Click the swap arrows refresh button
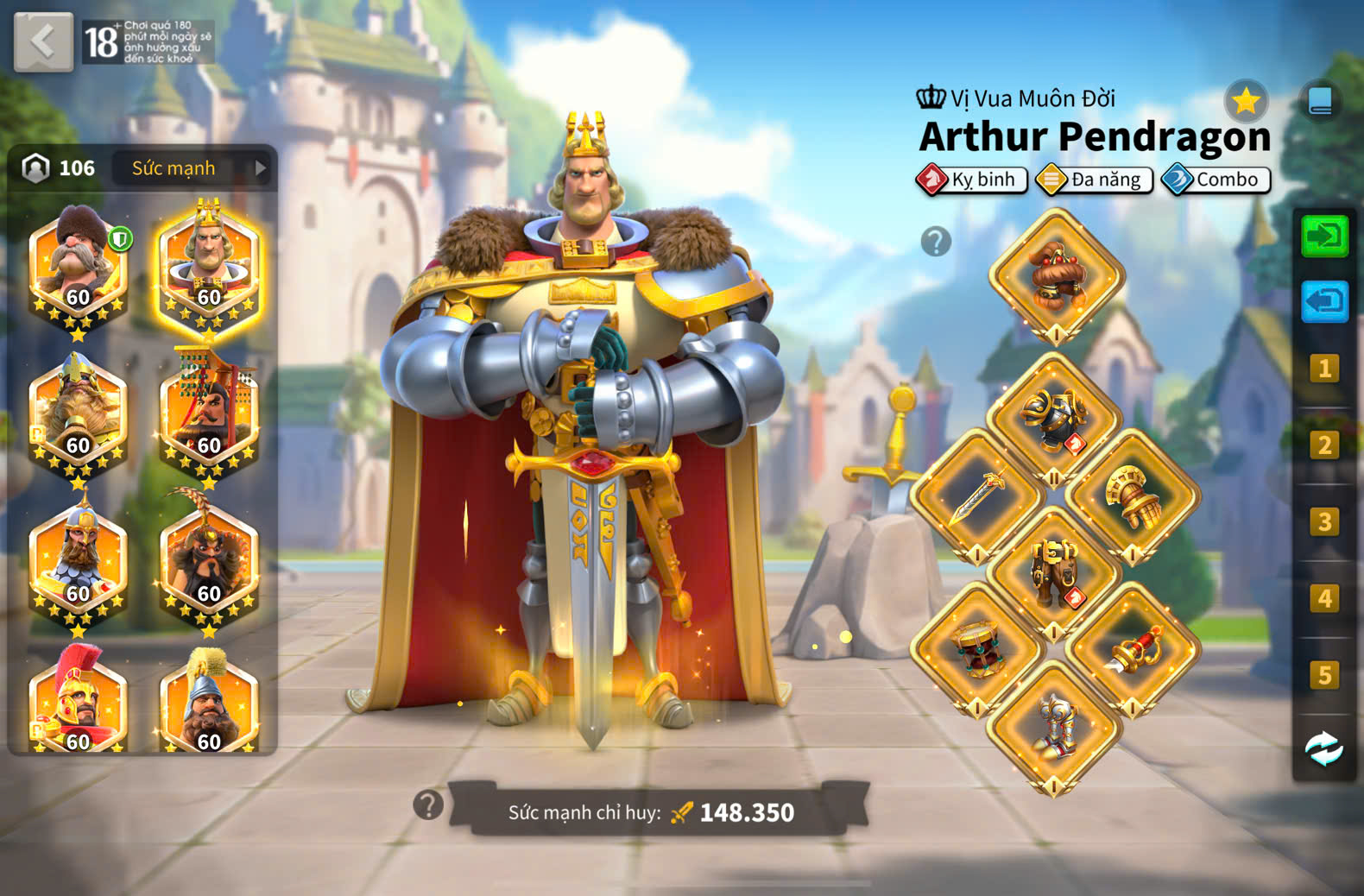Viewport: 1364px width, 896px height. point(1324,749)
